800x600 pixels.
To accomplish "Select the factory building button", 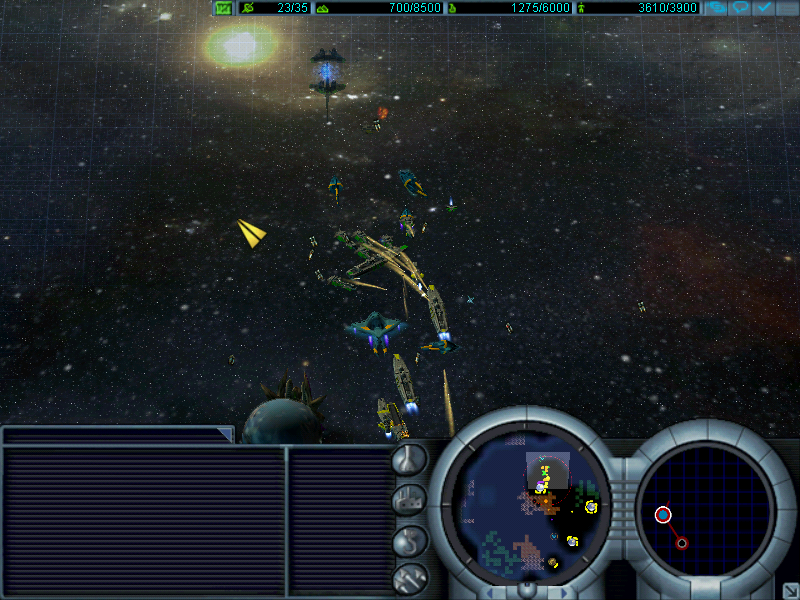I will [x=409, y=499].
